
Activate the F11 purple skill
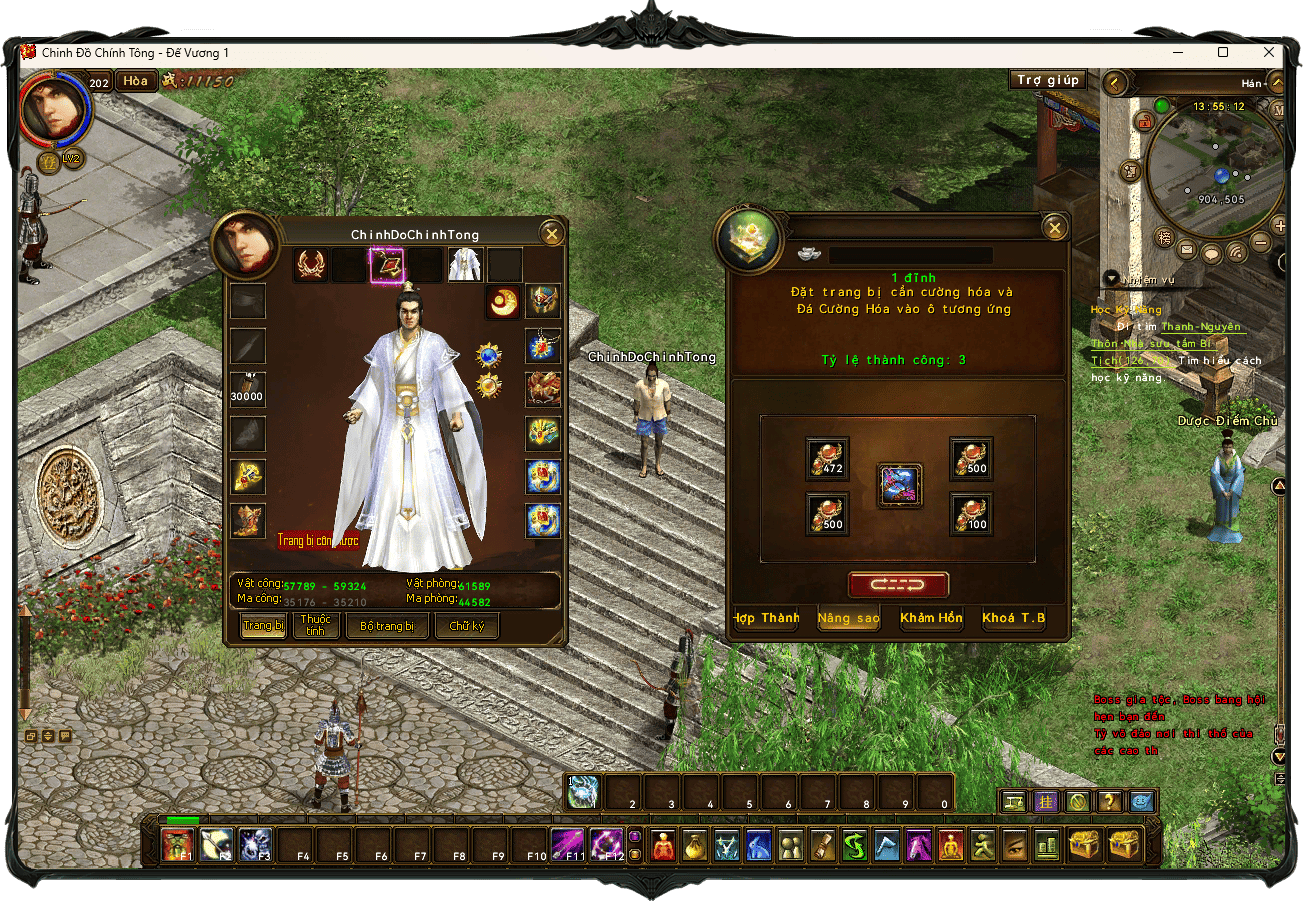point(568,845)
